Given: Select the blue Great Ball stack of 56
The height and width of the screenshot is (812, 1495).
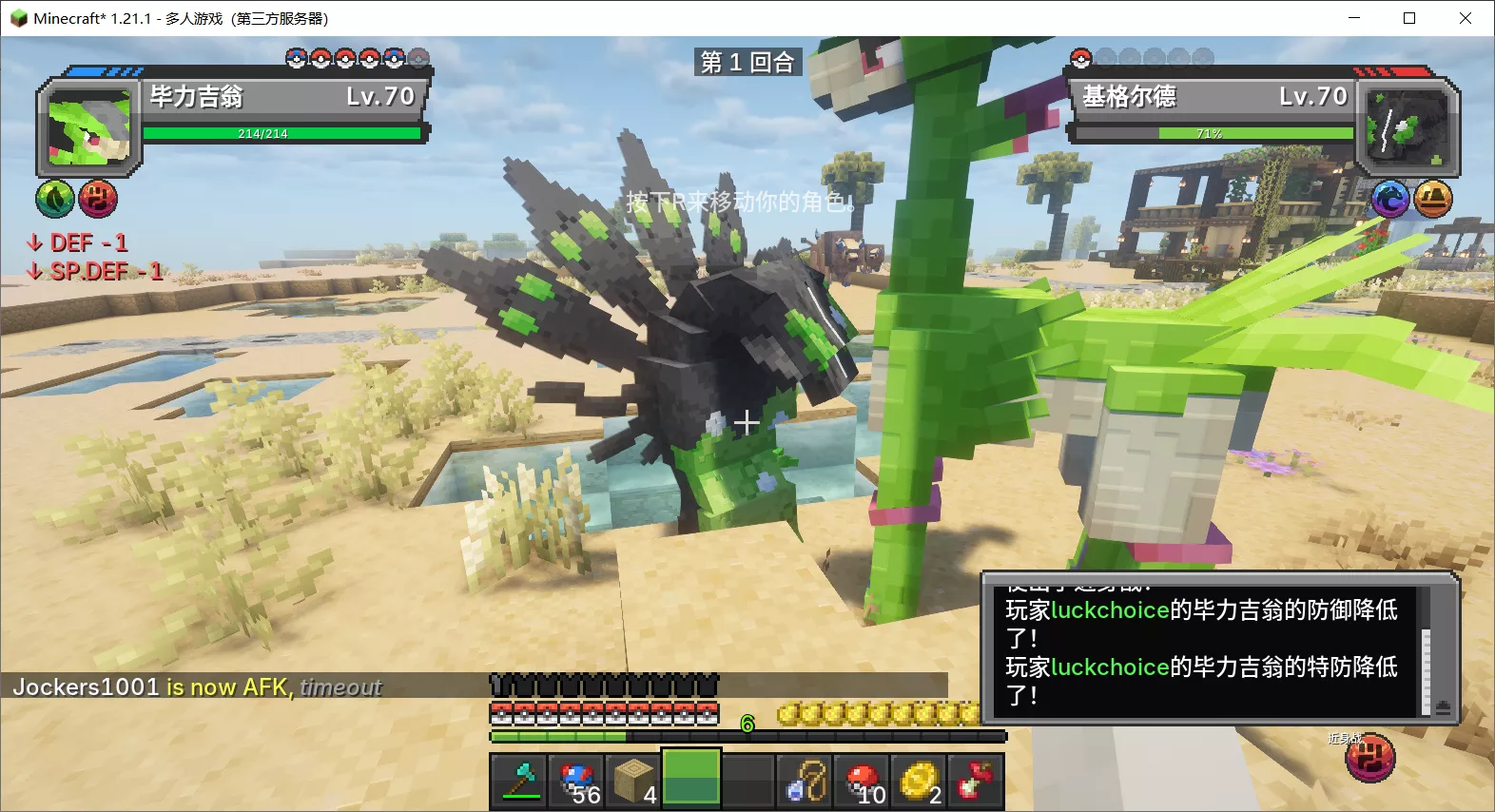Looking at the screenshot, I should [577, 781].
